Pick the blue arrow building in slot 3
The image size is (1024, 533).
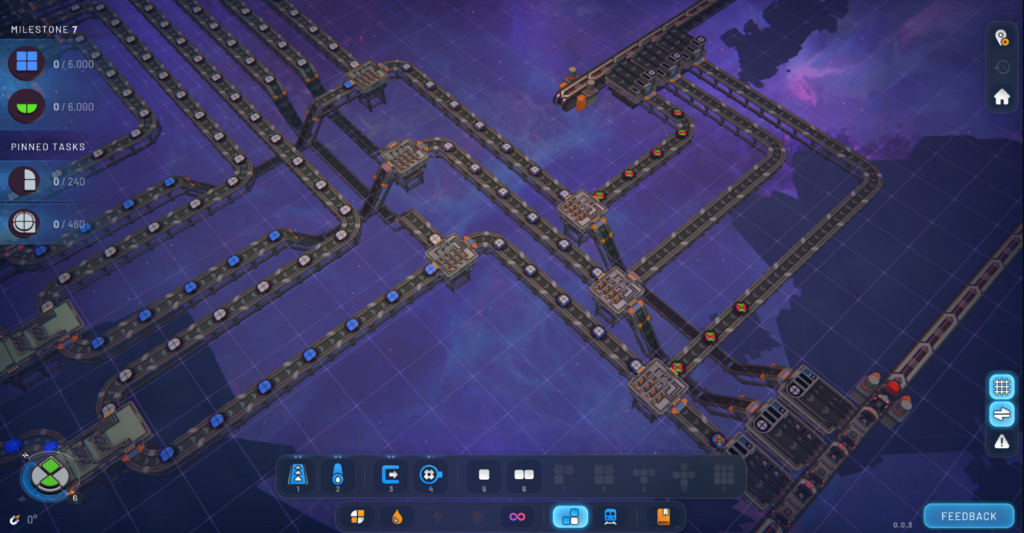click(x=391, y=474)
